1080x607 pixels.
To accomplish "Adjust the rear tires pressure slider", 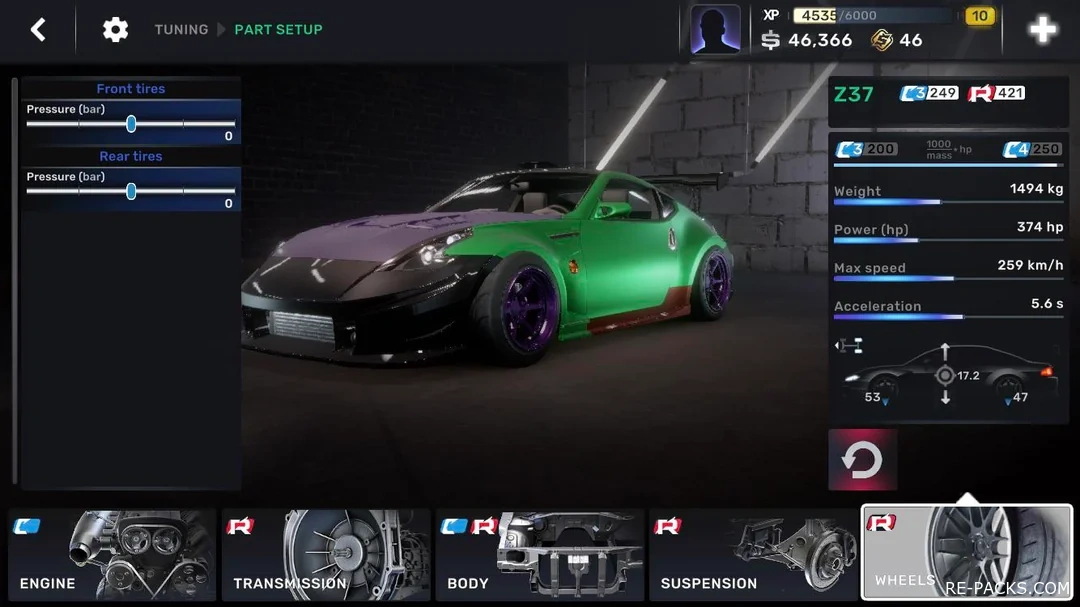I will [131, 191].
